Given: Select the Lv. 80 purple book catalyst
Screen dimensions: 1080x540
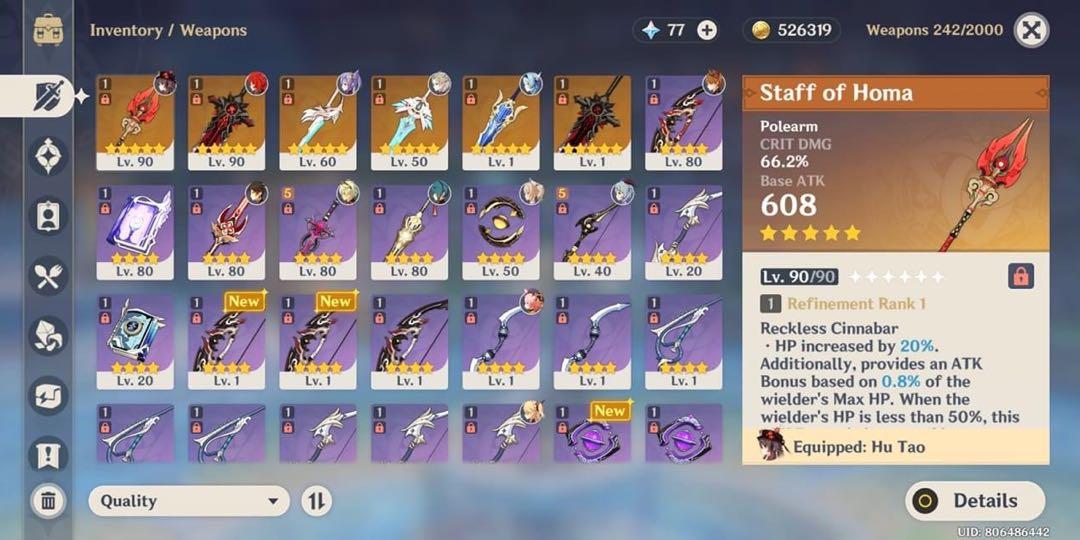Looking at the screenshot, I should (135, 231).
